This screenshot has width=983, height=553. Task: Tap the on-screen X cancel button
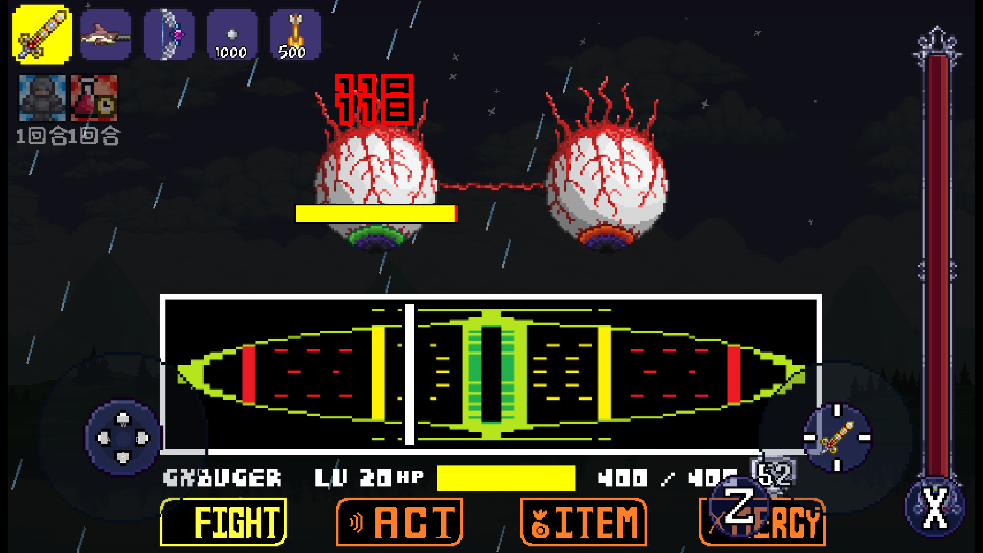tap(934, 509)
